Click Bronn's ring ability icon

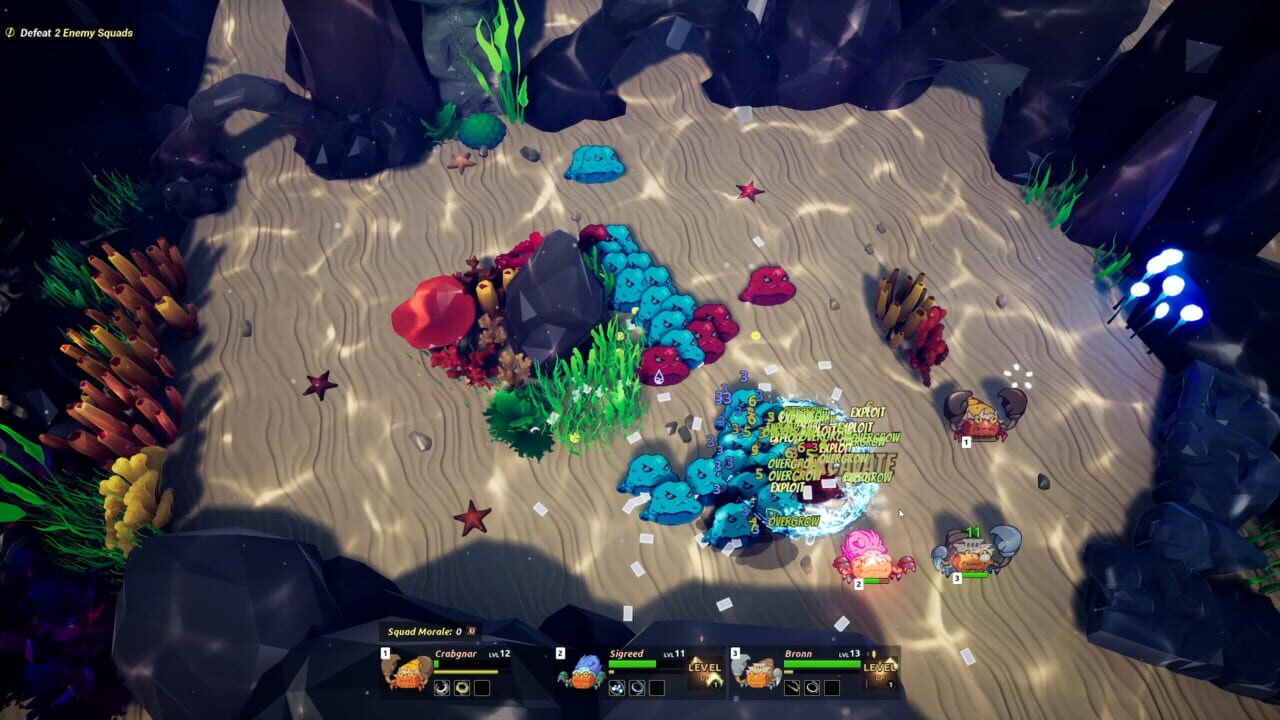click(812, 687)
